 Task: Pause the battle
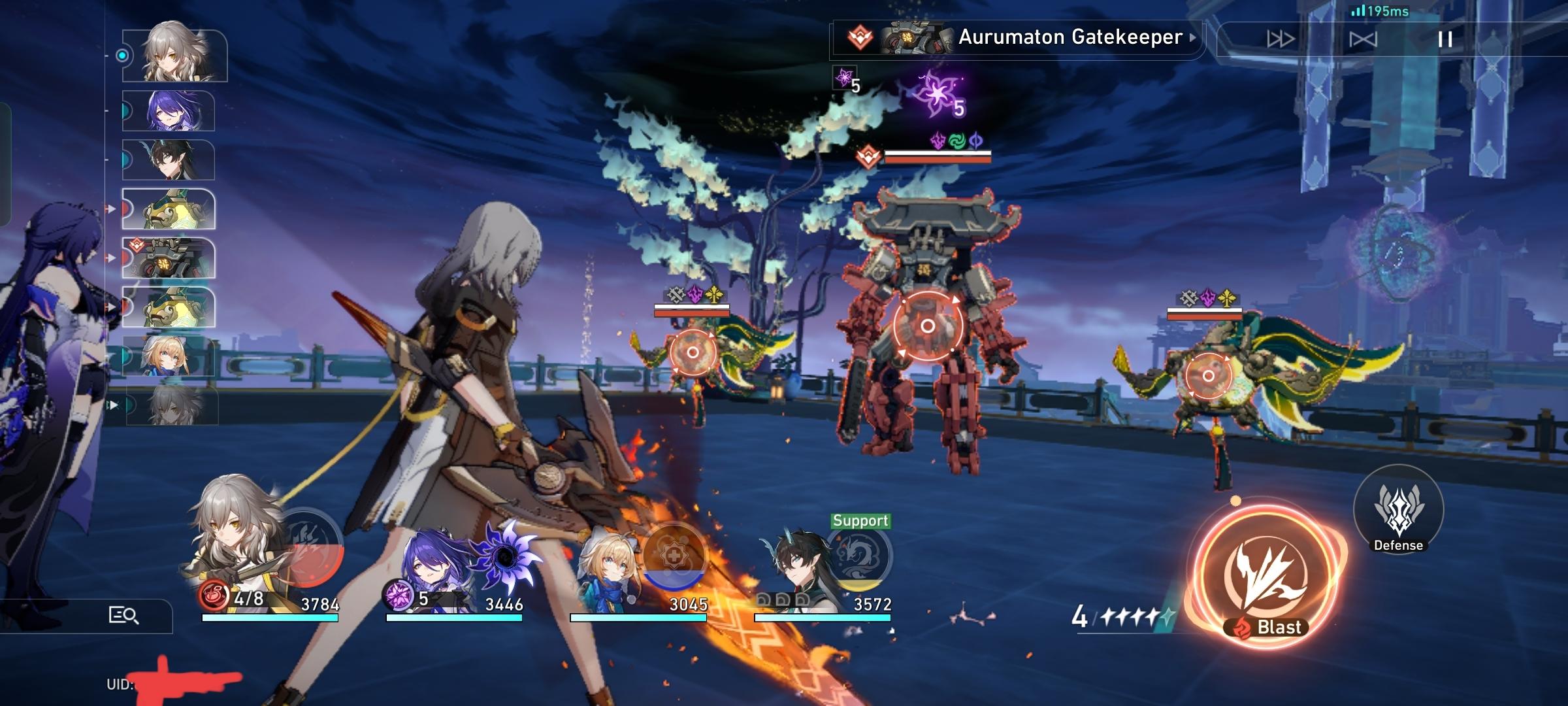tap(1445, 39)
